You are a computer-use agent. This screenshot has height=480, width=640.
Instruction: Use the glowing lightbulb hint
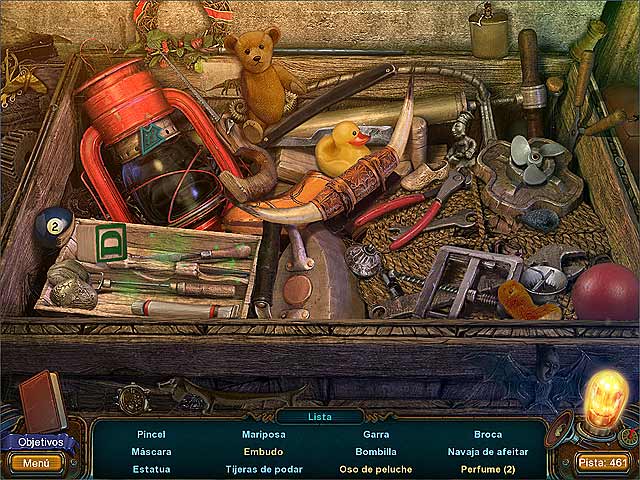606,401
